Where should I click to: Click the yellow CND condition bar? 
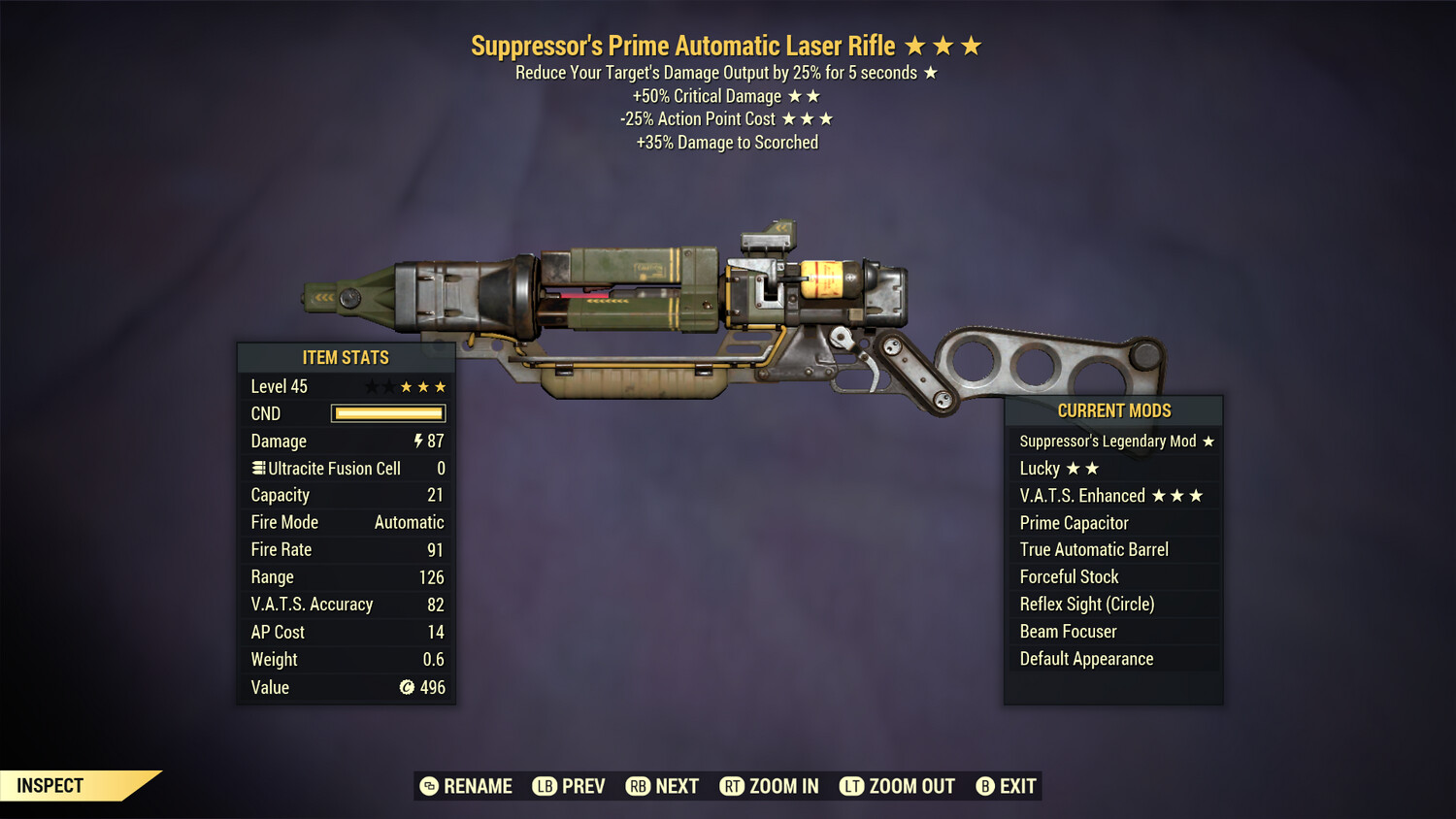tap(387, 413)
